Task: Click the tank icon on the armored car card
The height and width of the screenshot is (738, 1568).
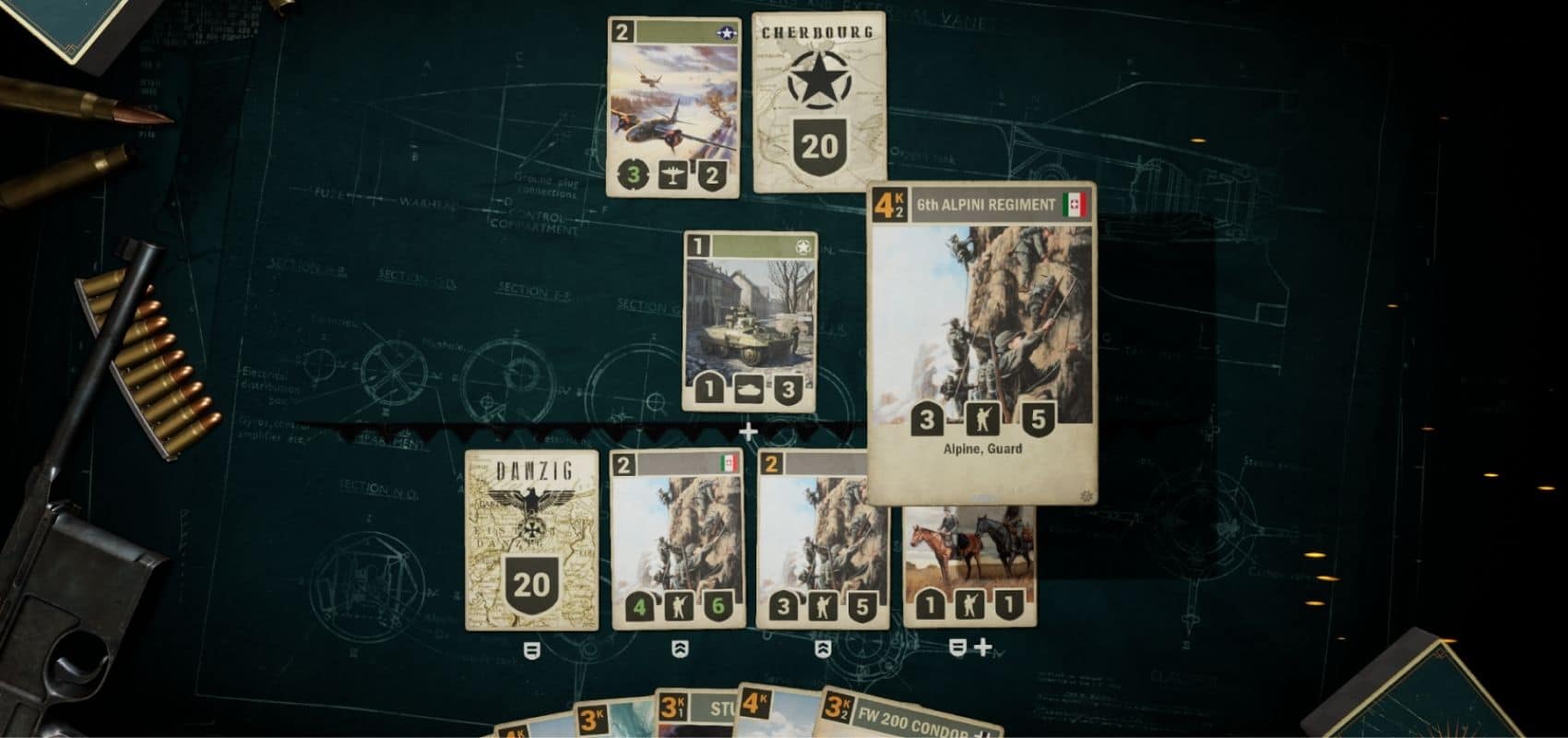Action: tap(751, 389)
